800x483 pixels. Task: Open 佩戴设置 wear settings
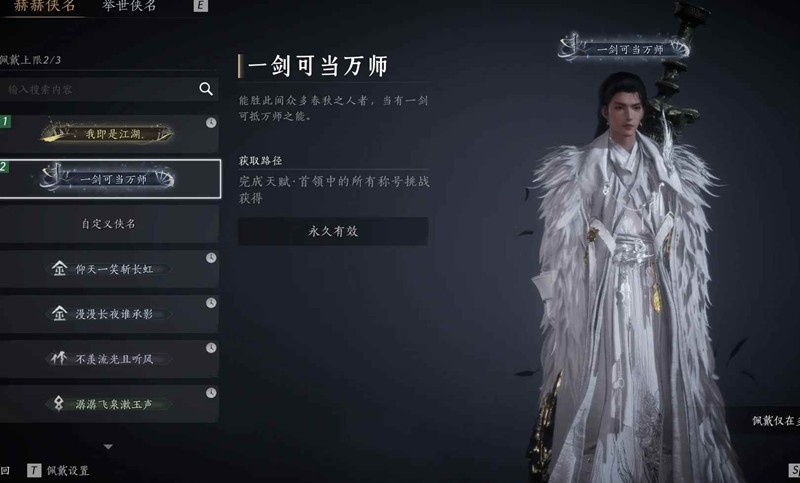pyautogui.click(x=67, y=470)
